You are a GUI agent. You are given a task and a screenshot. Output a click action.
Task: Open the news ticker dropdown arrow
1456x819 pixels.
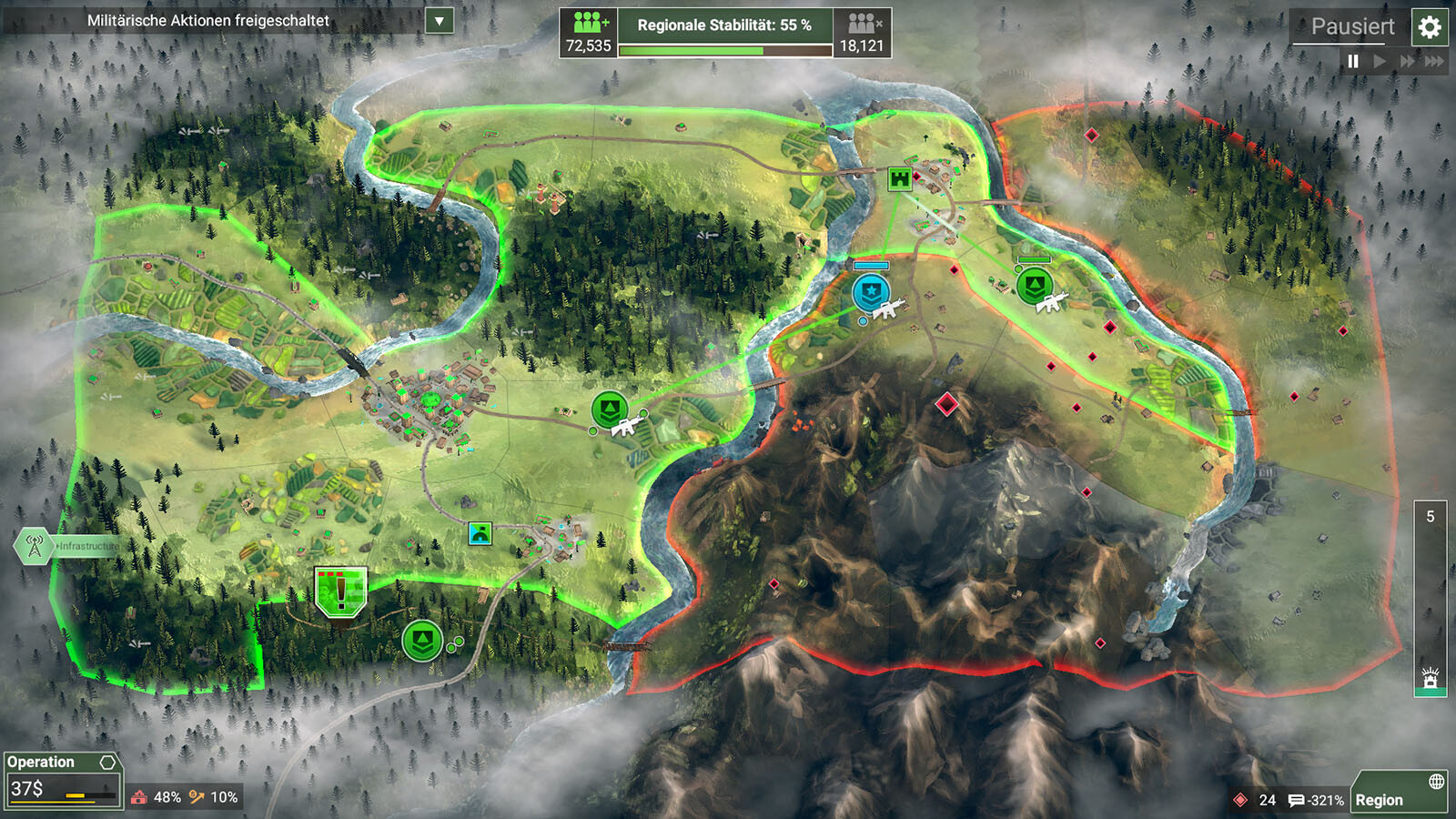440,20
